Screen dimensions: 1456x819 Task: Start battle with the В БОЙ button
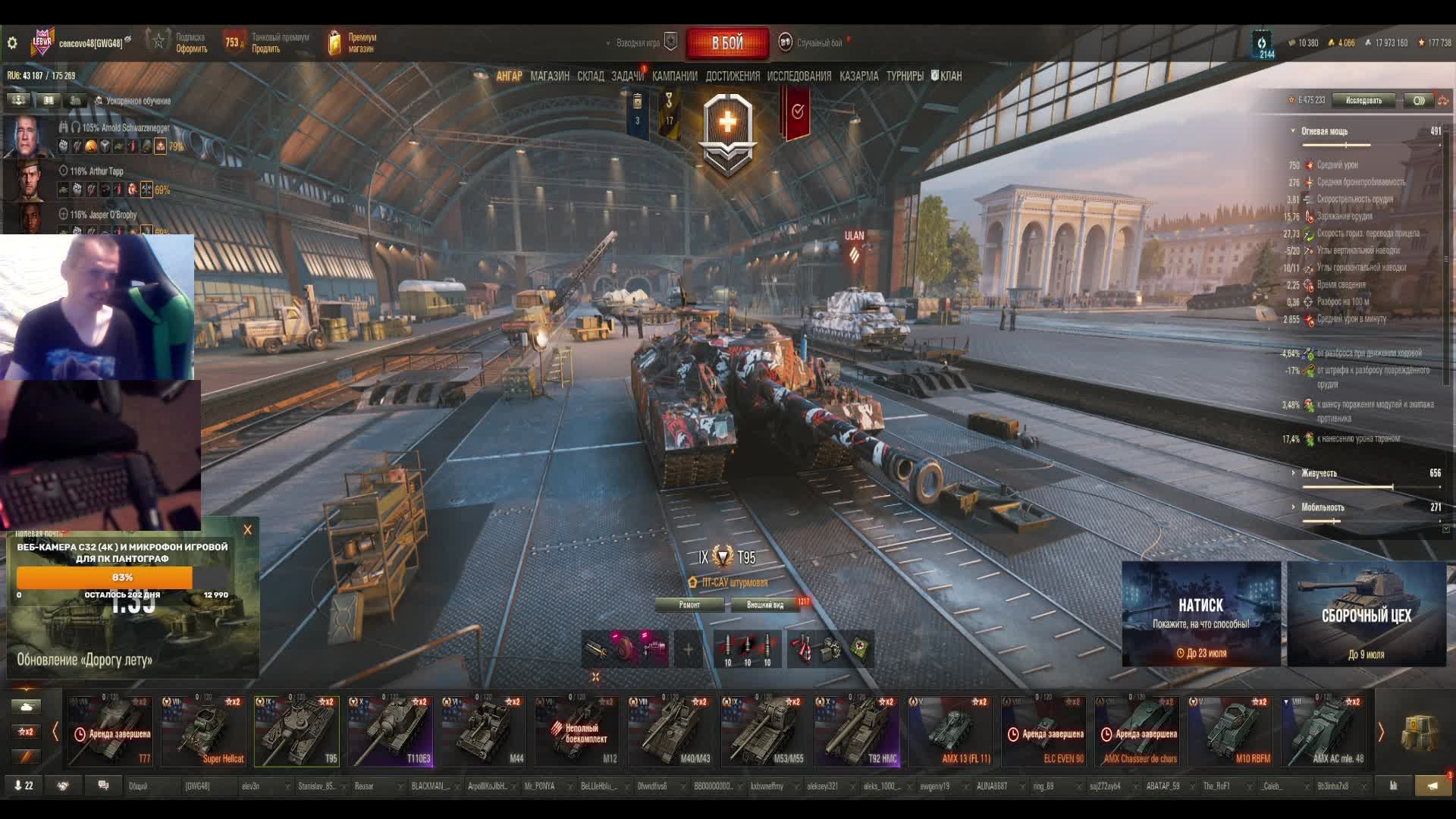(726, 43)
